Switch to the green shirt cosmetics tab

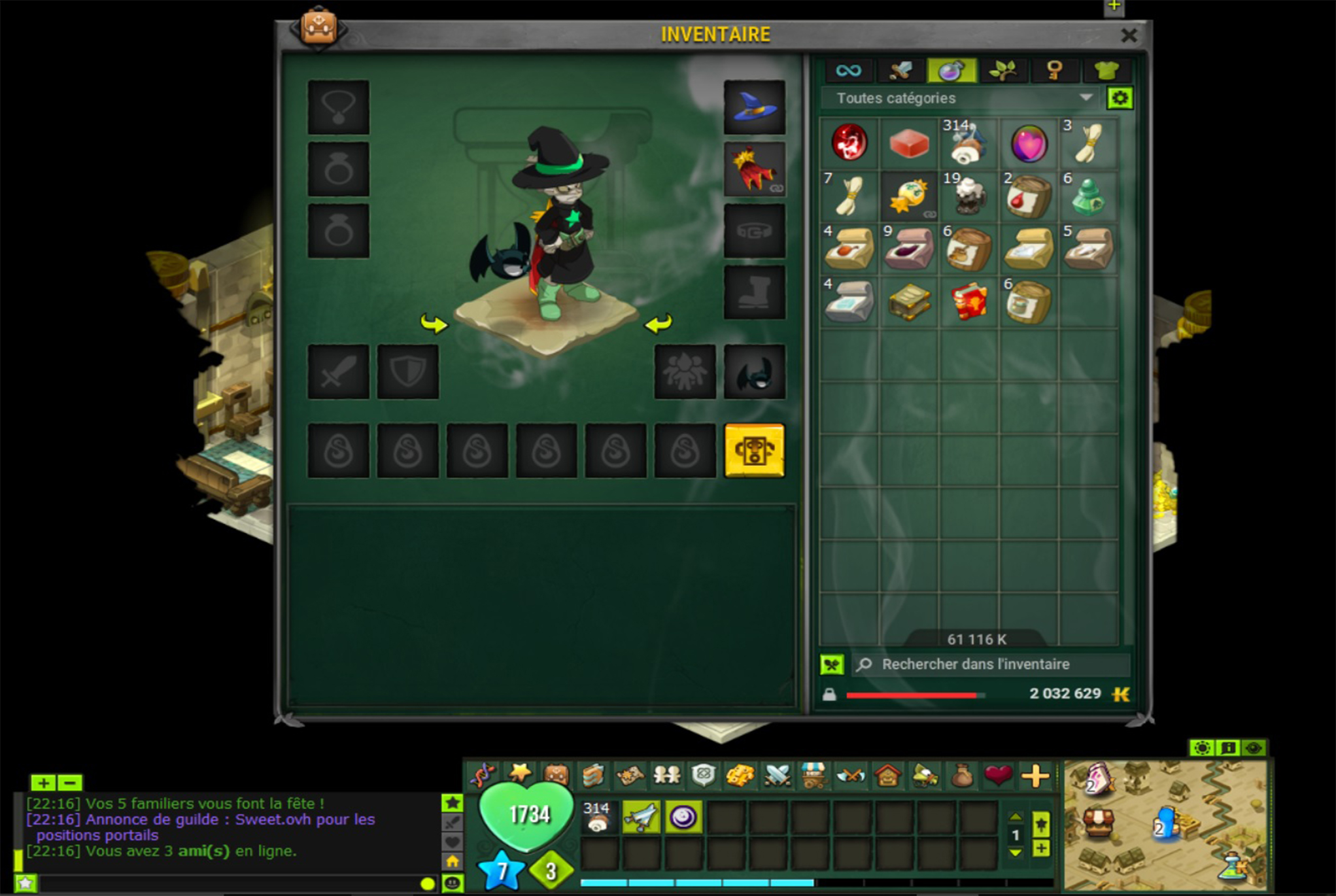coord(1105,70)
